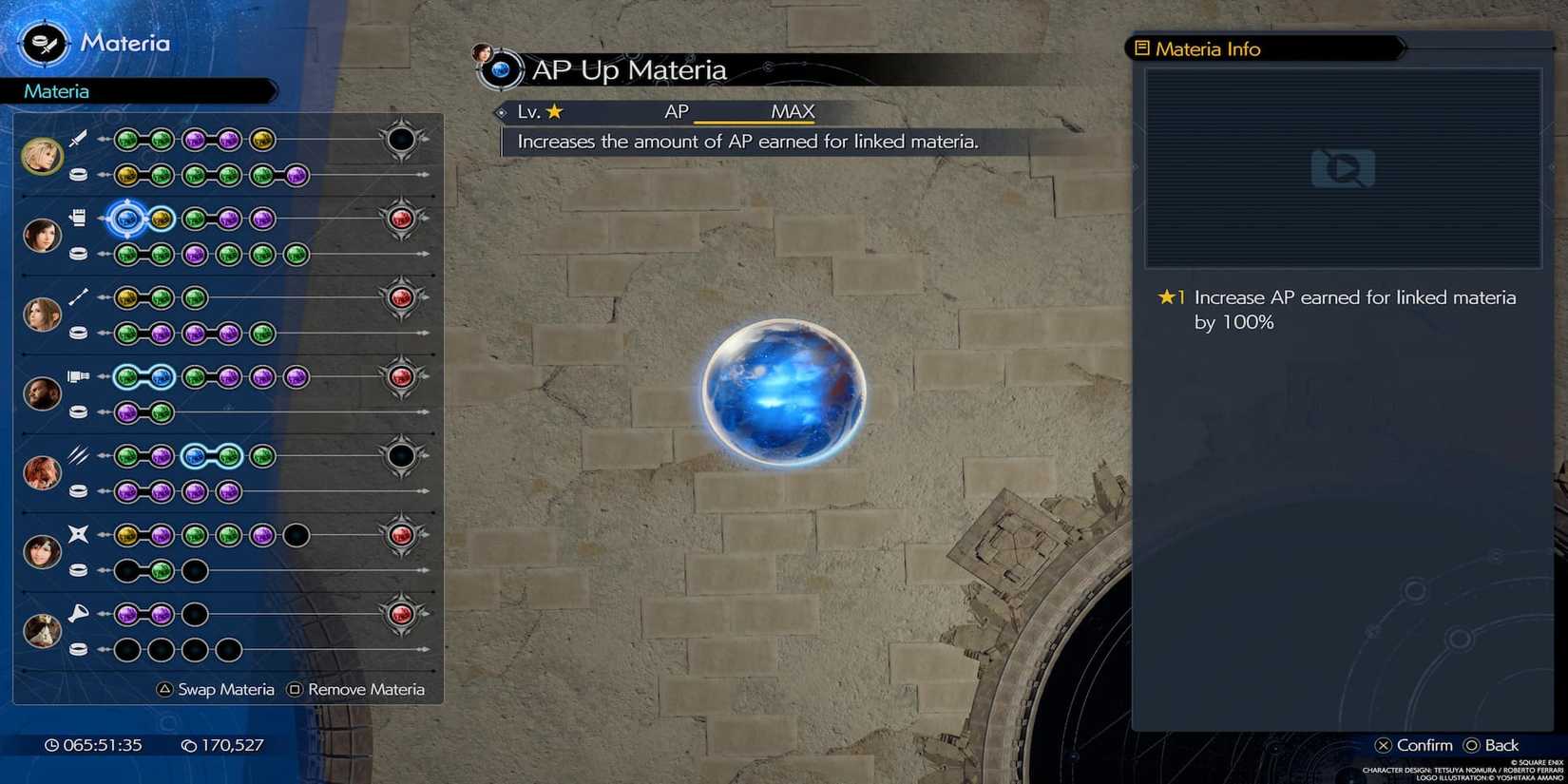Click Yuffie's shuriken weapon icon

[x=76, y=533]
